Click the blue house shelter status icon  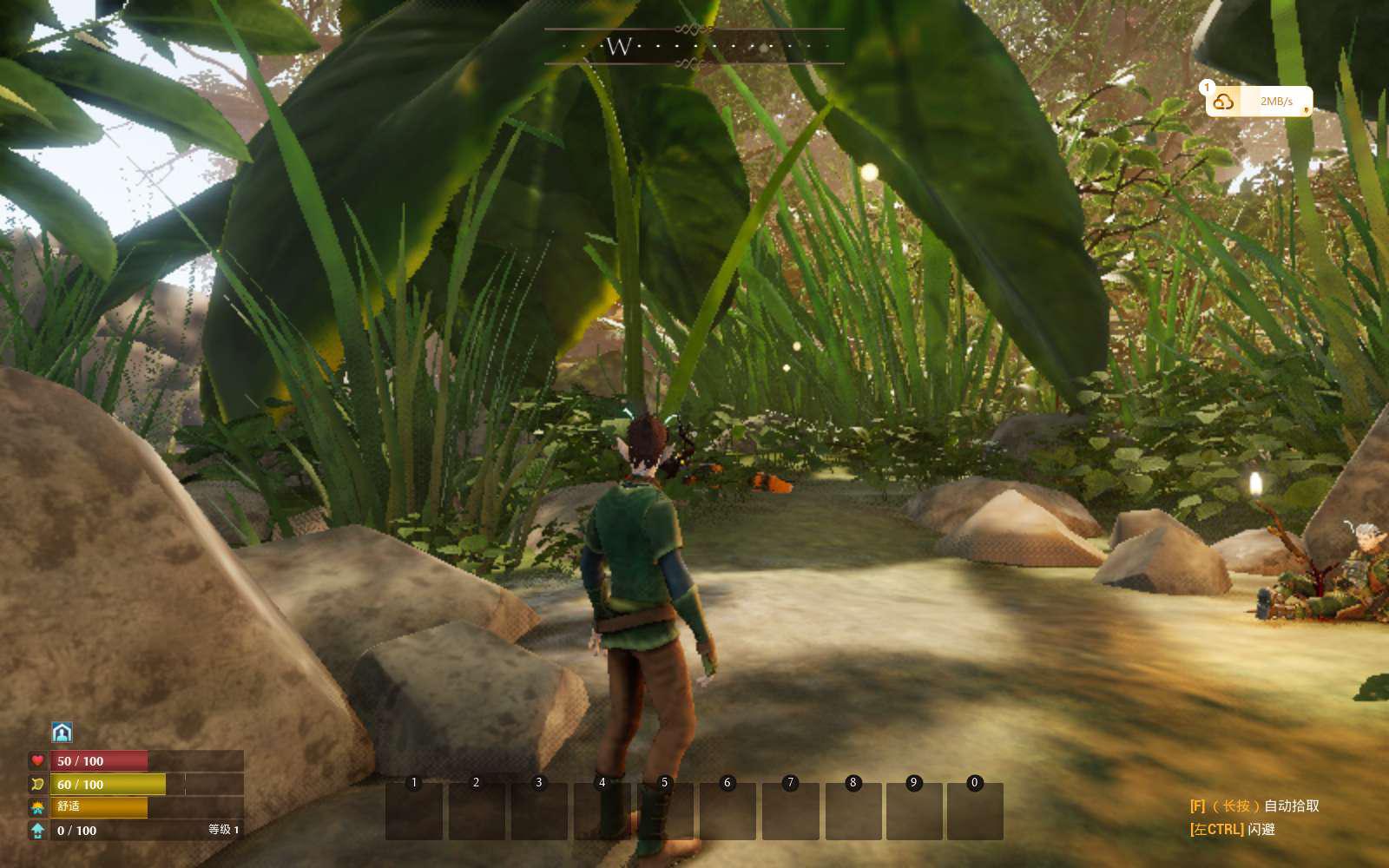(62, 733)
